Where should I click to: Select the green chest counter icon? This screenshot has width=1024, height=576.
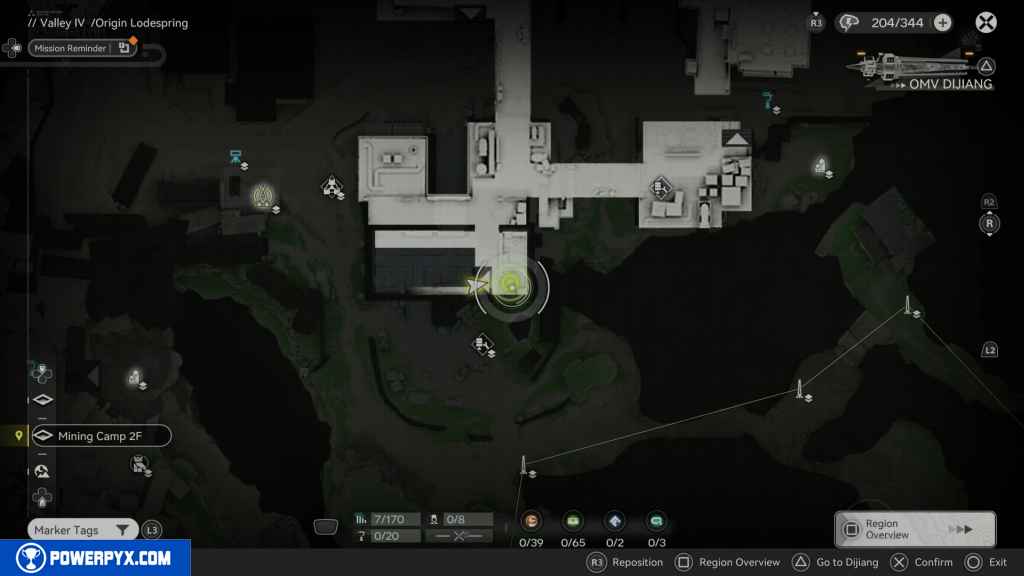(573, 520)
